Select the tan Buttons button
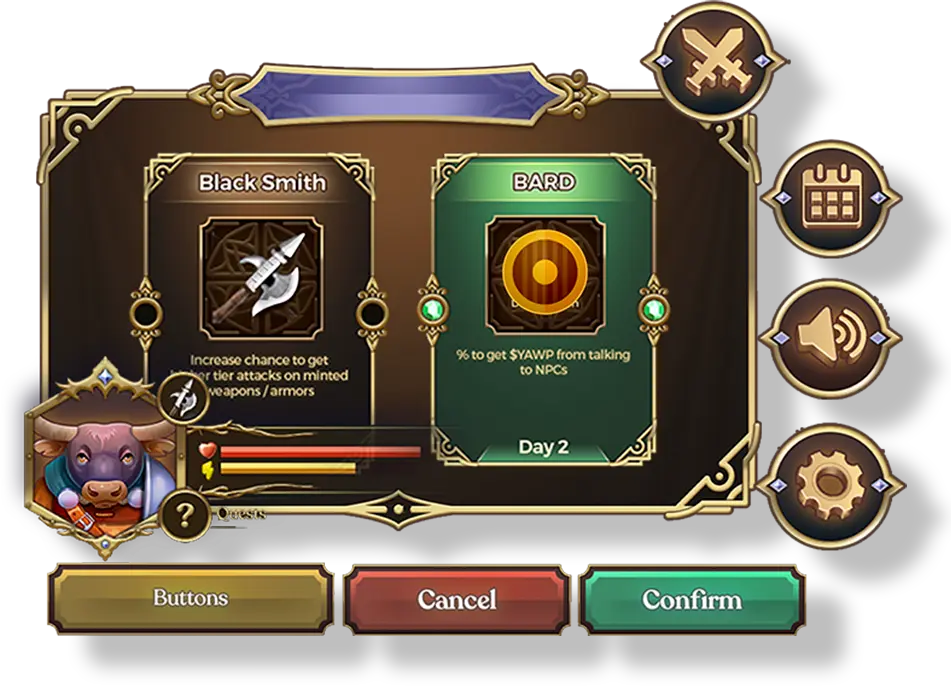951x686 pixels. [191, 599]
